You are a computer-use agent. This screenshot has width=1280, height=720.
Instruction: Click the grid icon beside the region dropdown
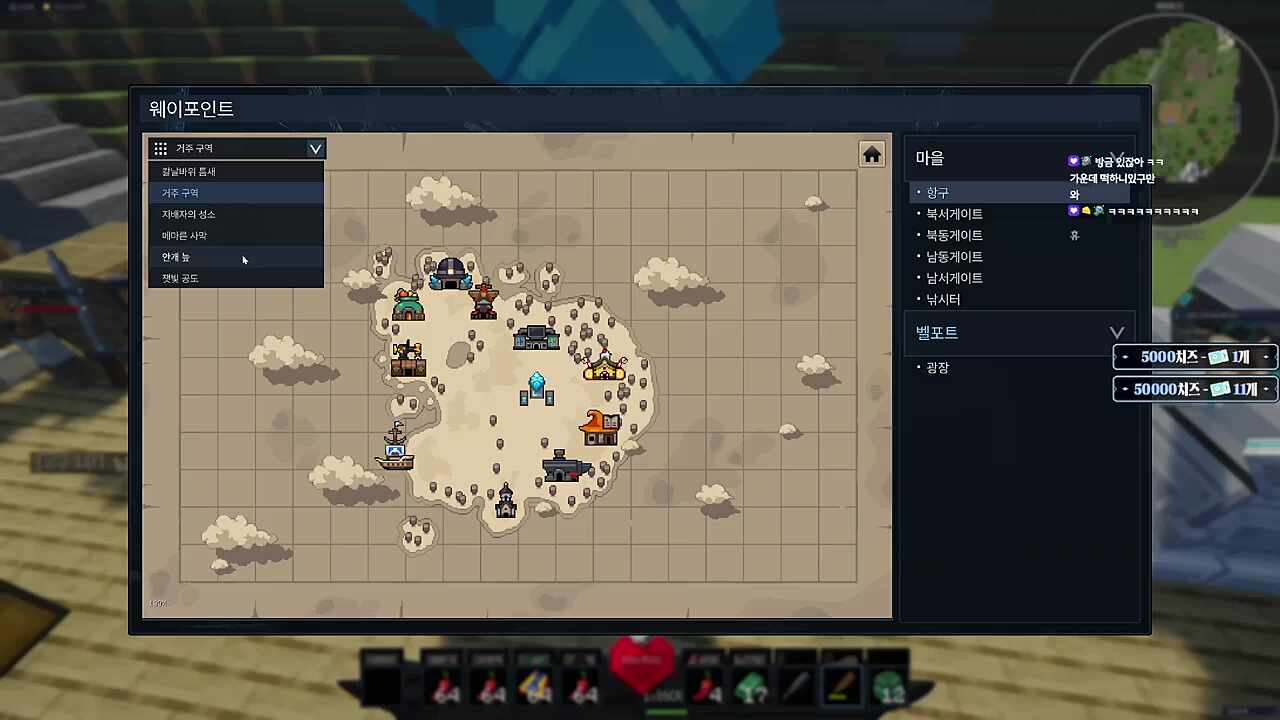tap(160, 148)
